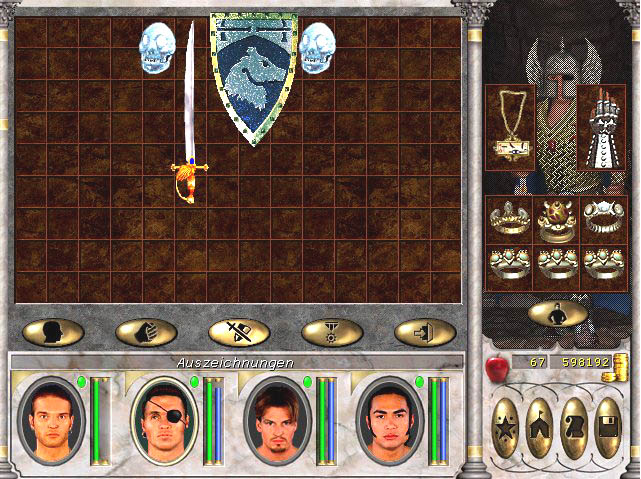
Task: Open the stats page with the head button
Action: [x=52, y=332]
